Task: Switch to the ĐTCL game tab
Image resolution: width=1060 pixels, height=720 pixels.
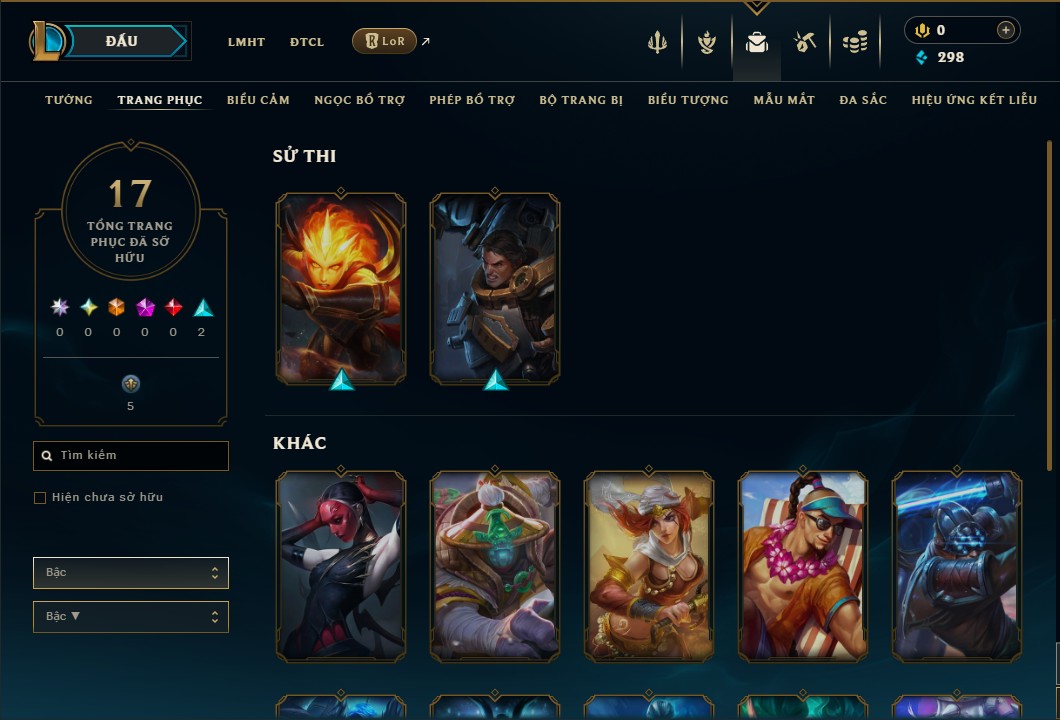Action: click(307, 42)
